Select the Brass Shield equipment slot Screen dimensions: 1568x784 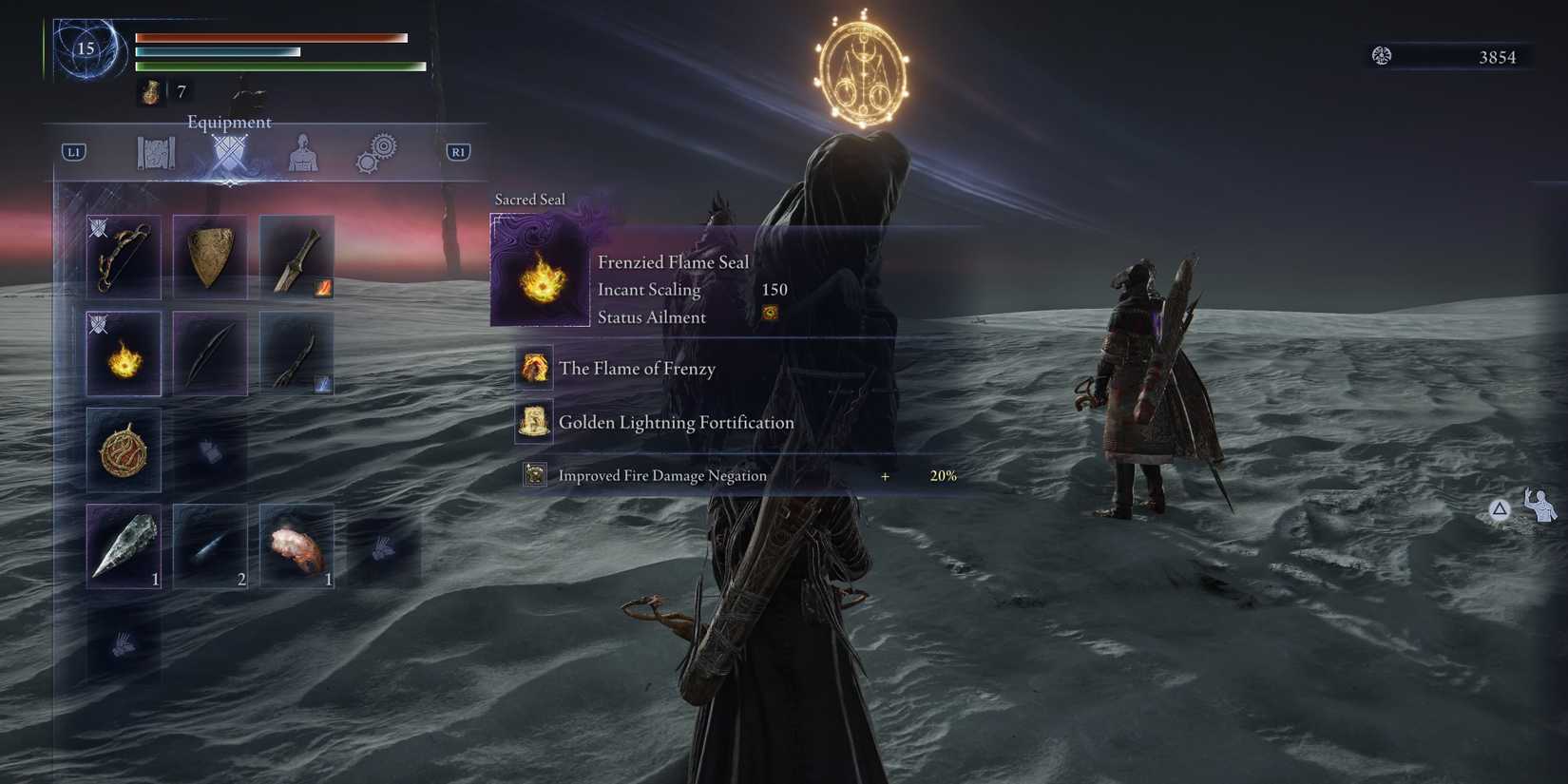click(x=210, y=257)
